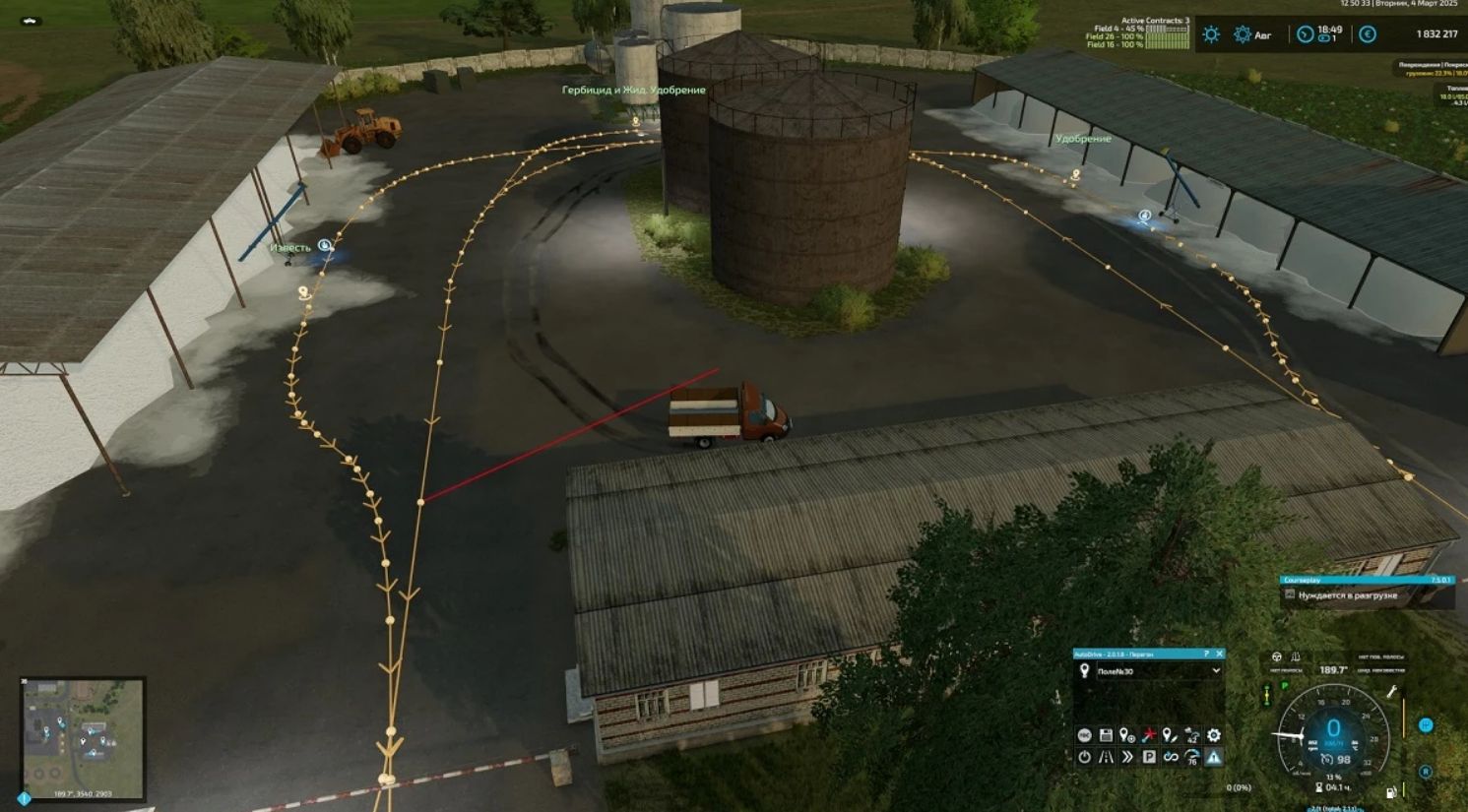Open AutoDrive settings gear

1214,735
